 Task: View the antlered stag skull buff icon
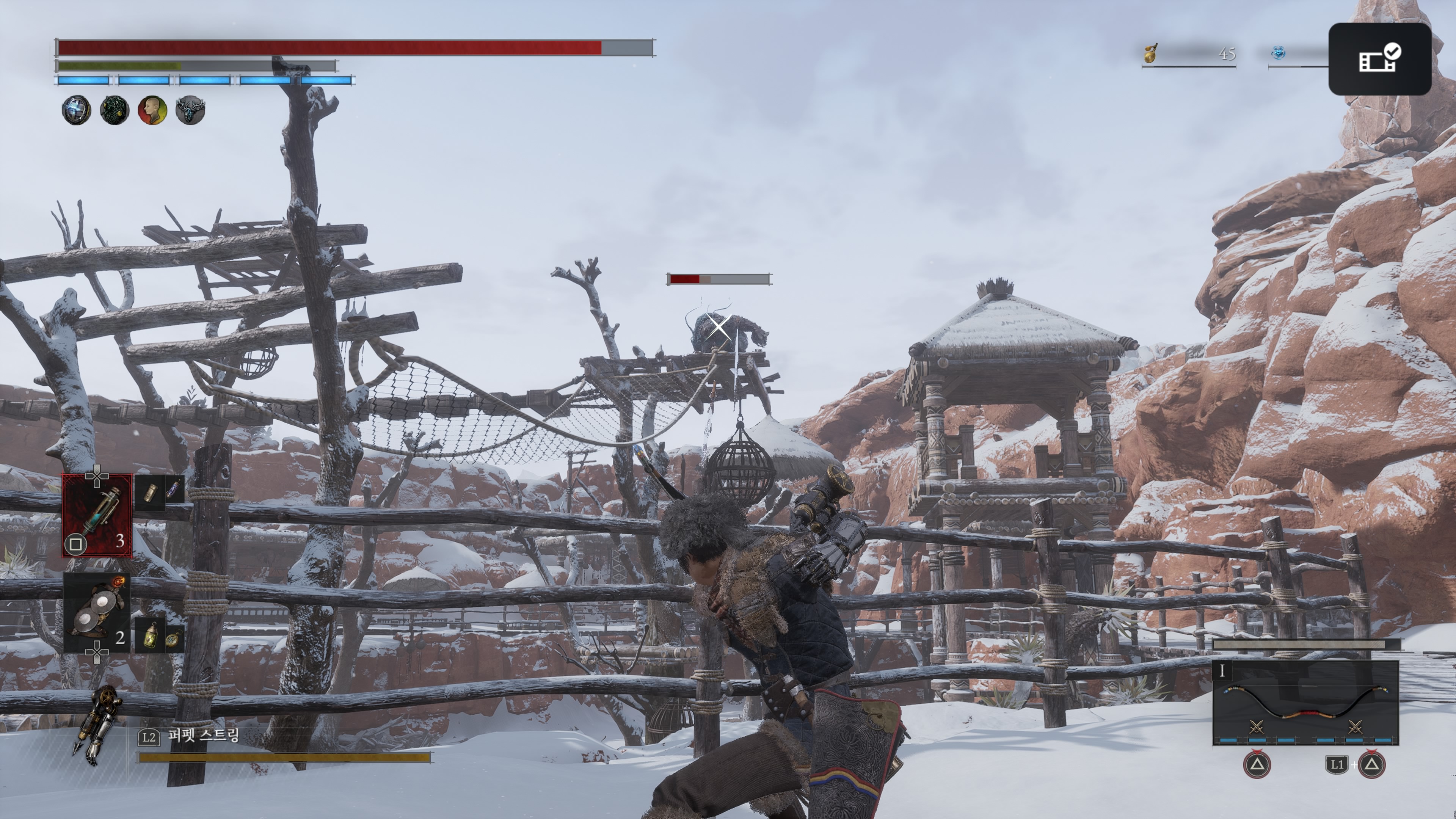[190, 110]
